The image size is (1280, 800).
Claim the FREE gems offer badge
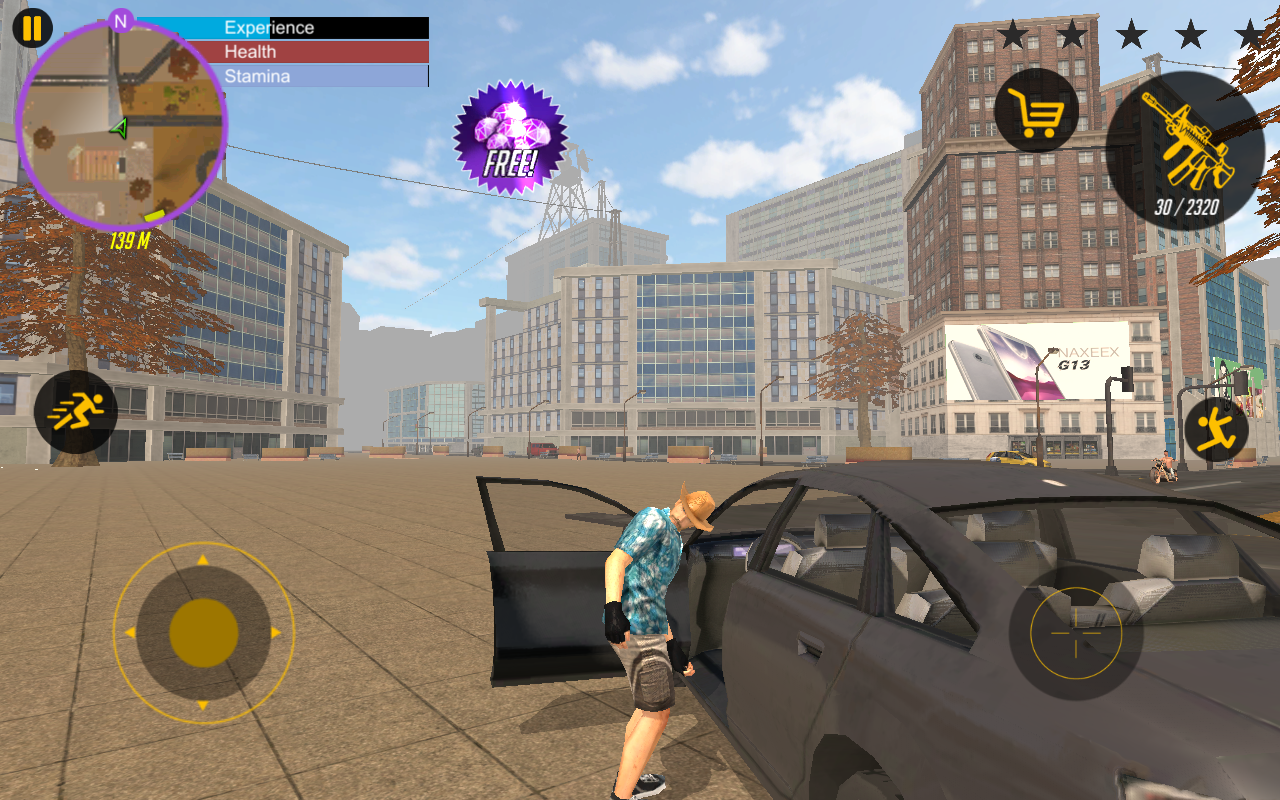510,137
